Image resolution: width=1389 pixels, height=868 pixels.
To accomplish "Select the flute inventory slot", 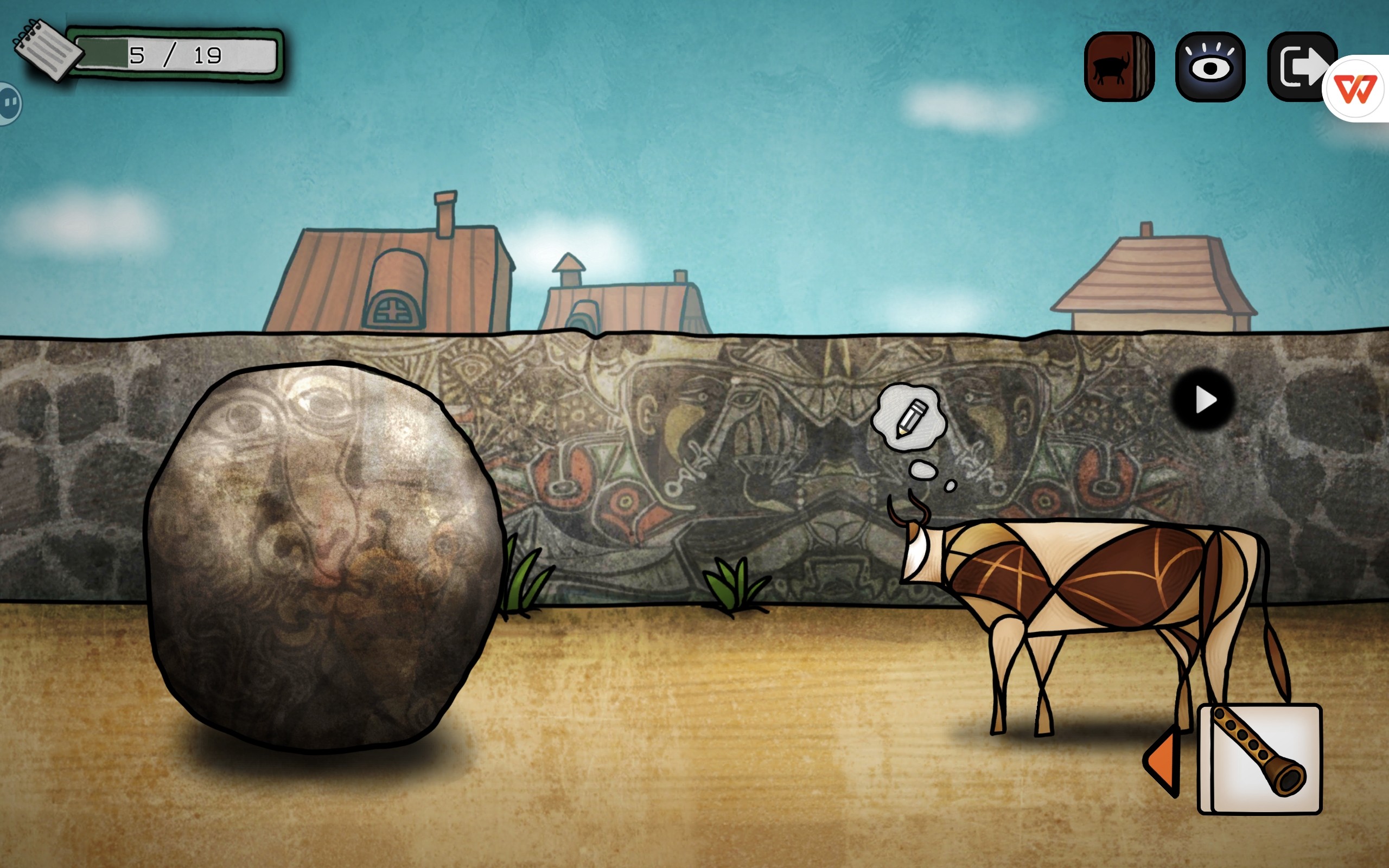I will [1260, 758].
